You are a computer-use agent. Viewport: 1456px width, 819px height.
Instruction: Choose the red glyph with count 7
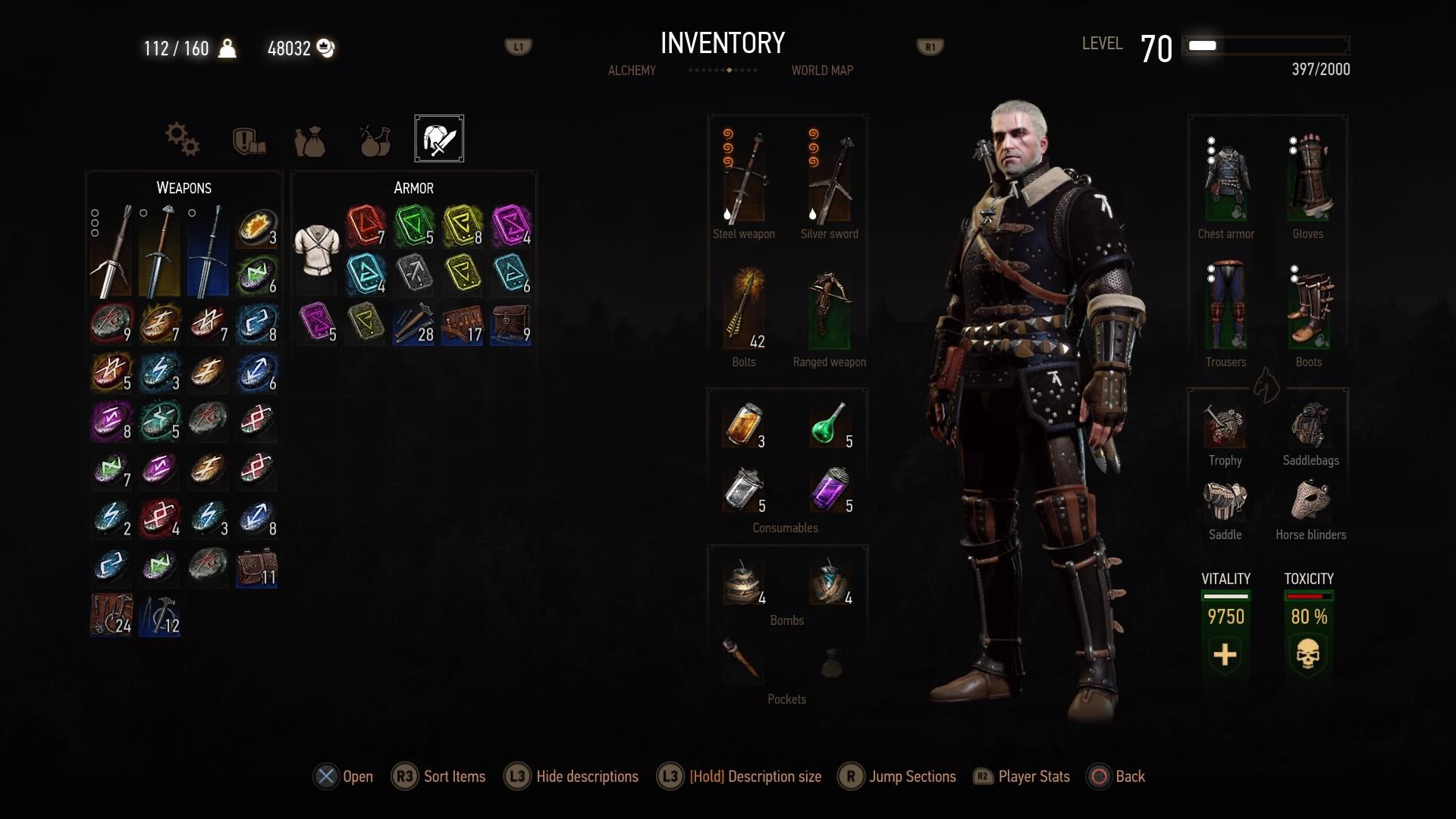366,225
